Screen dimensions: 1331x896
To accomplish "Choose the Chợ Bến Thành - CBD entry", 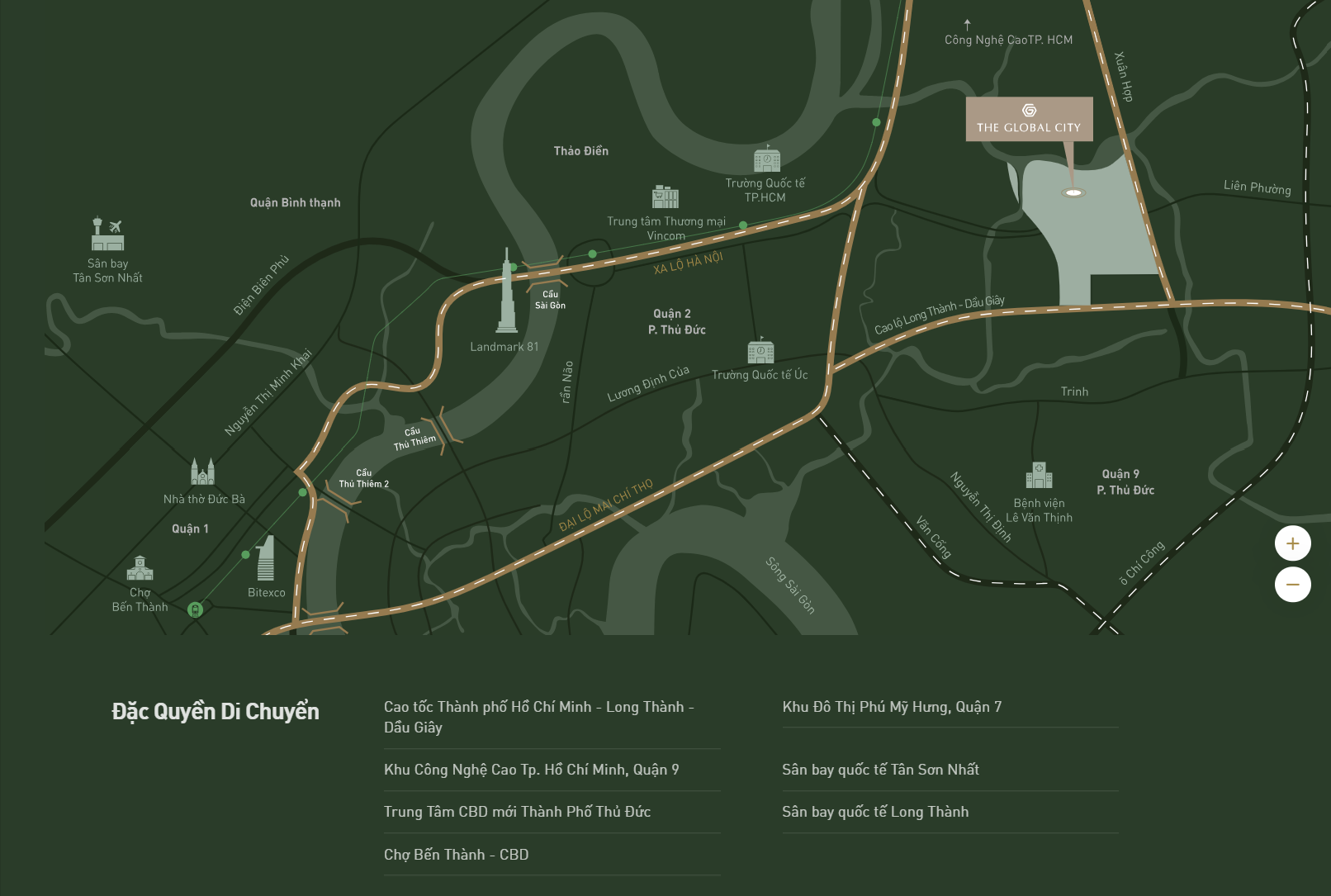I will click(x=456, y=855).
